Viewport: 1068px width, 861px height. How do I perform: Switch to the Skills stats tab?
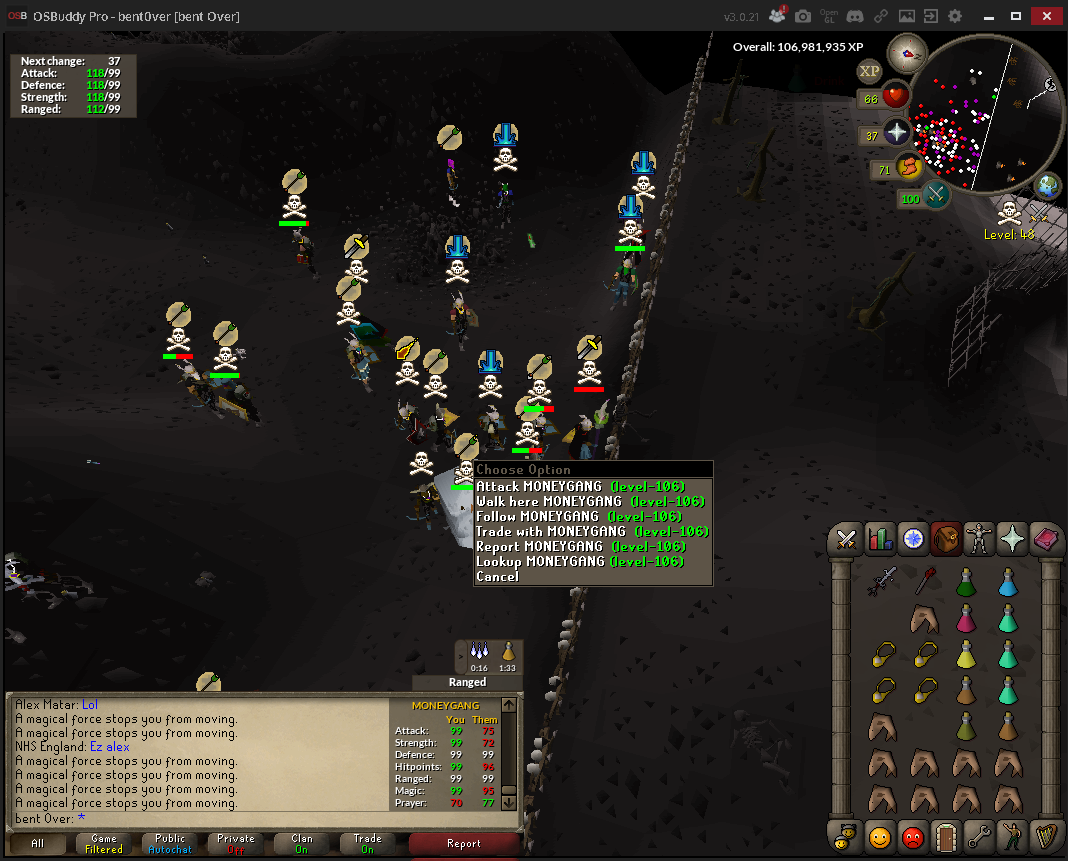880,540
